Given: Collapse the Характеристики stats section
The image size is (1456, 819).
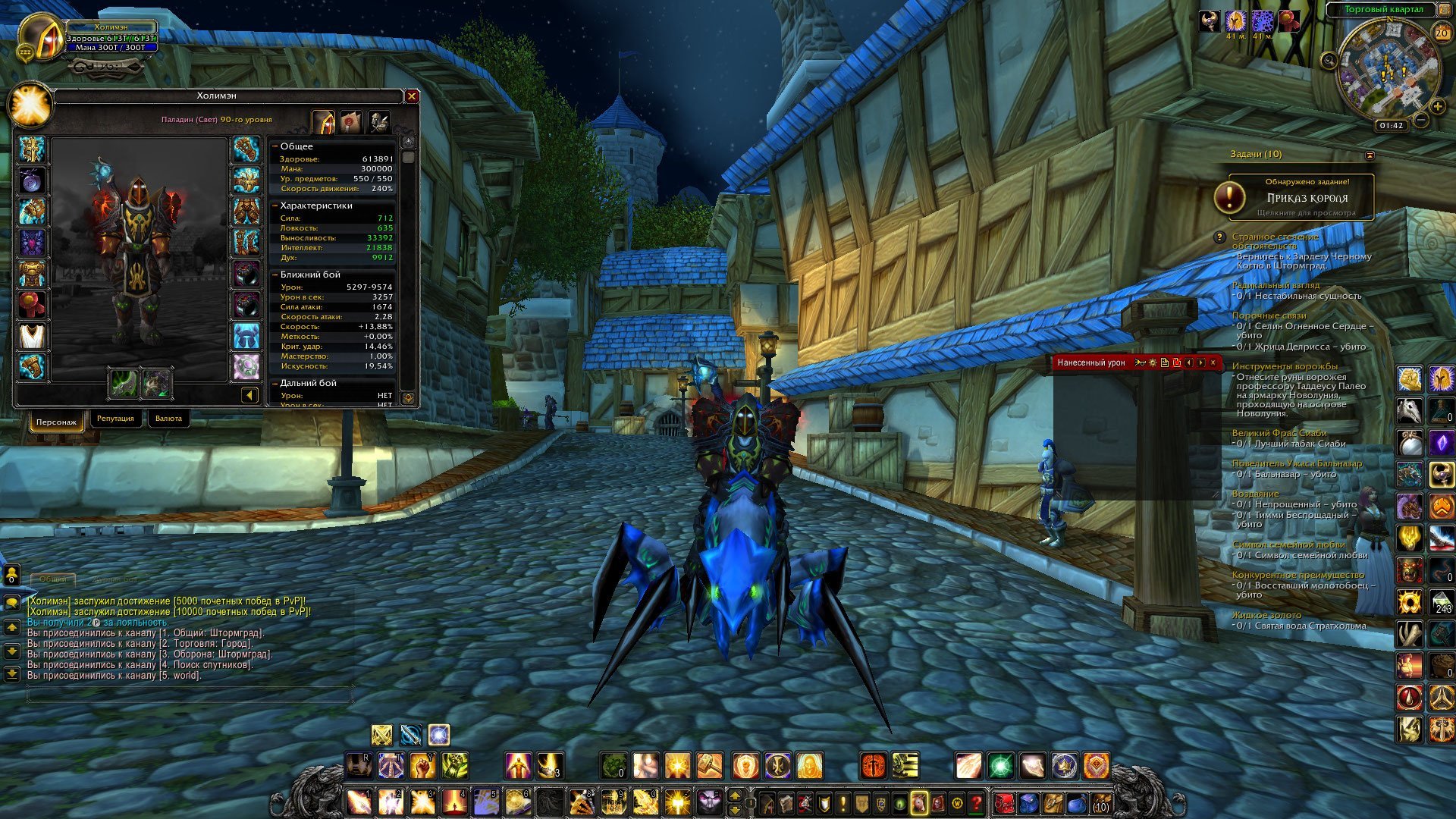Looking at the screenshot, I should click(275, 206).
